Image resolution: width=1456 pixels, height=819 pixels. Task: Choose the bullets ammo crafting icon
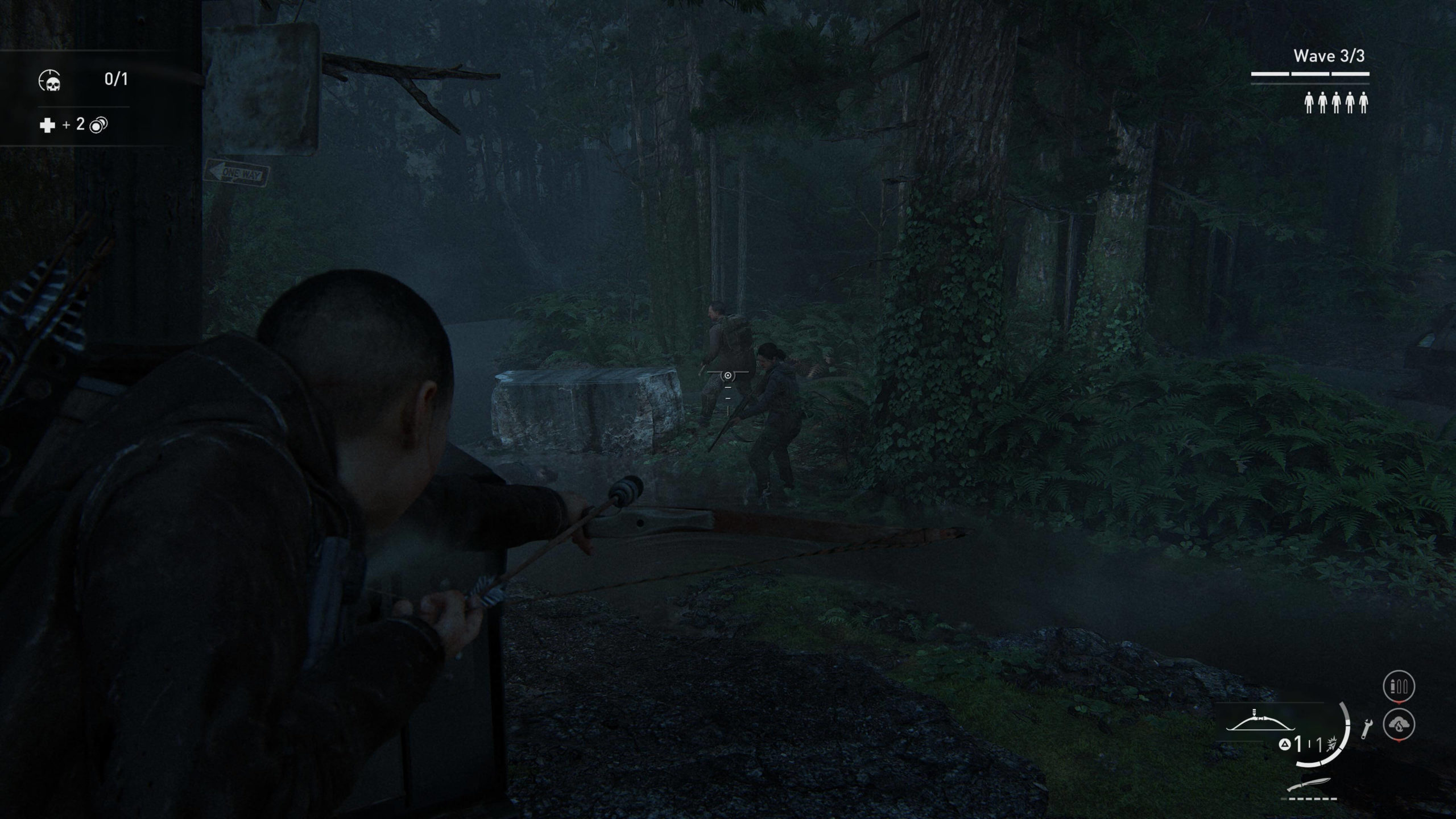click(1399, 686)
